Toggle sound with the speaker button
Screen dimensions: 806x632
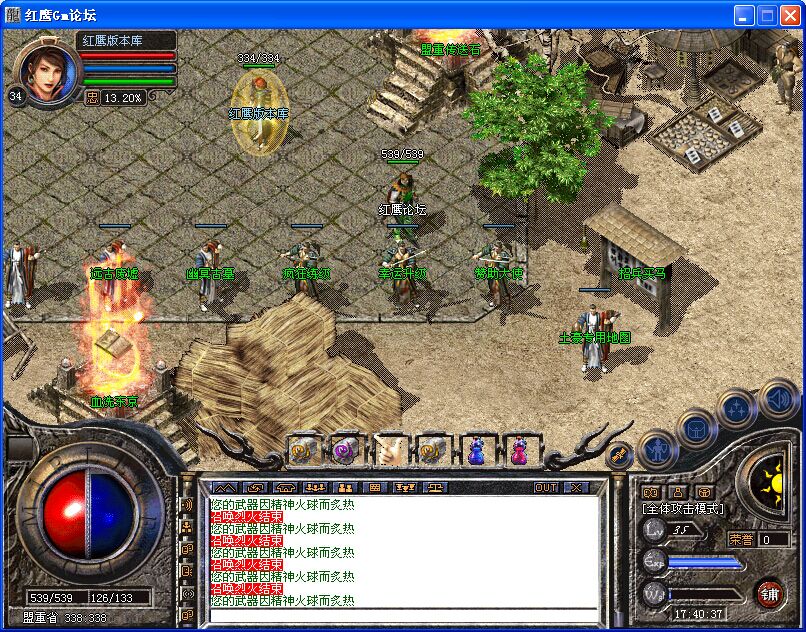pos(777,399)
